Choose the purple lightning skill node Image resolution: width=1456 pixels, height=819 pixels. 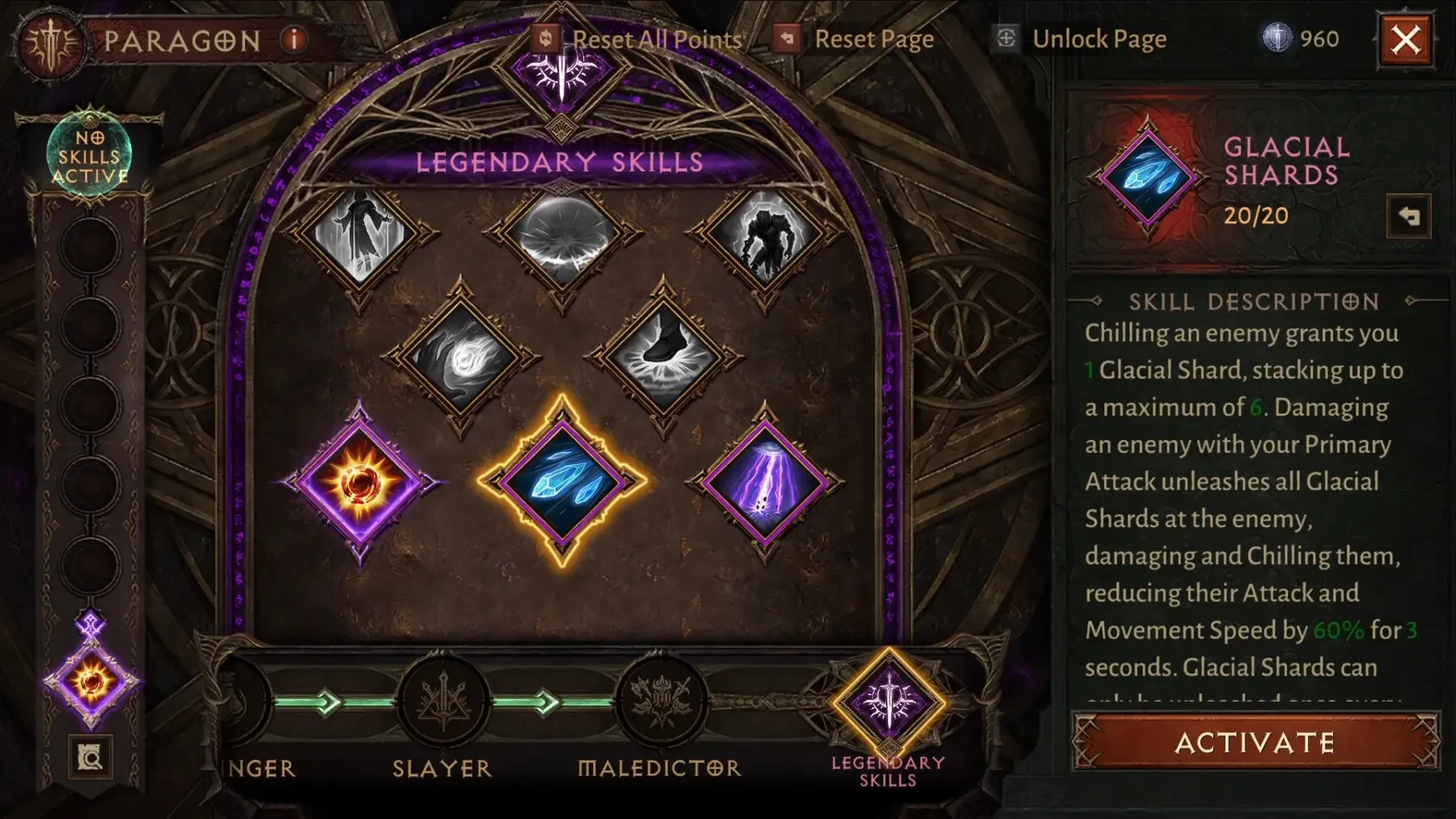click(x=764, y=483)
